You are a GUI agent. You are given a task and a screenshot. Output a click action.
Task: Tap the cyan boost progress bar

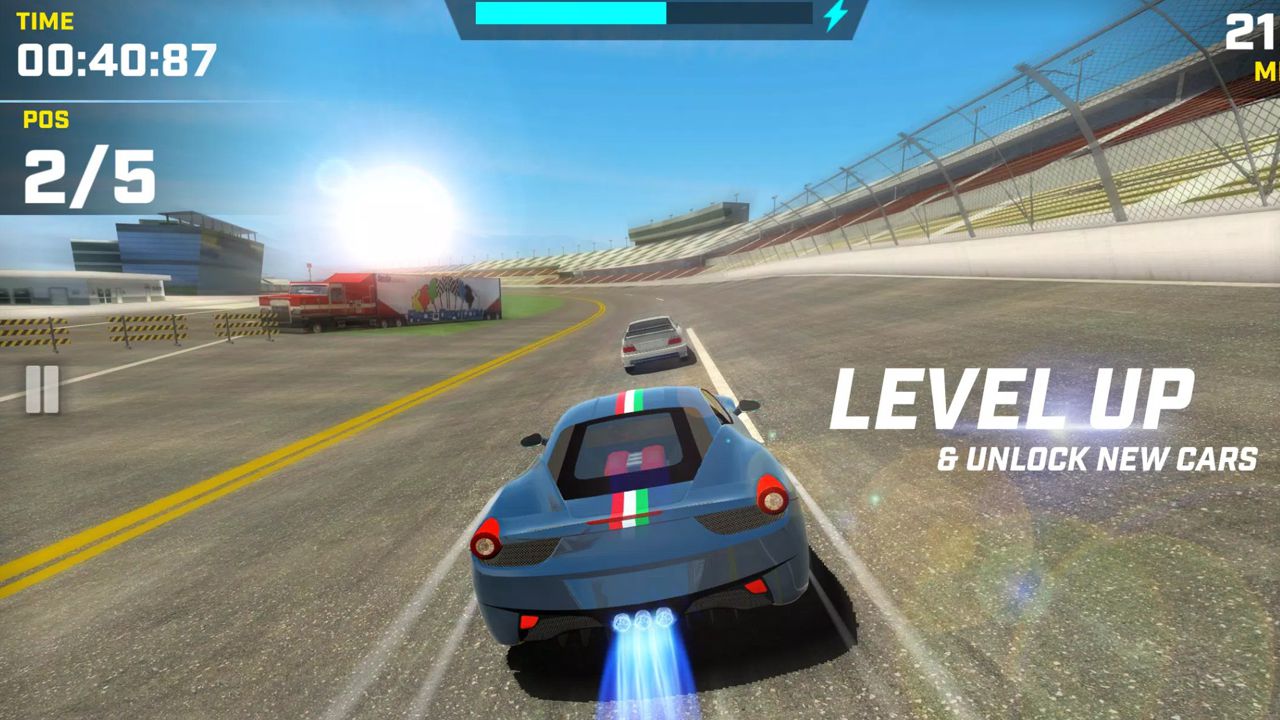coord(570,15)
